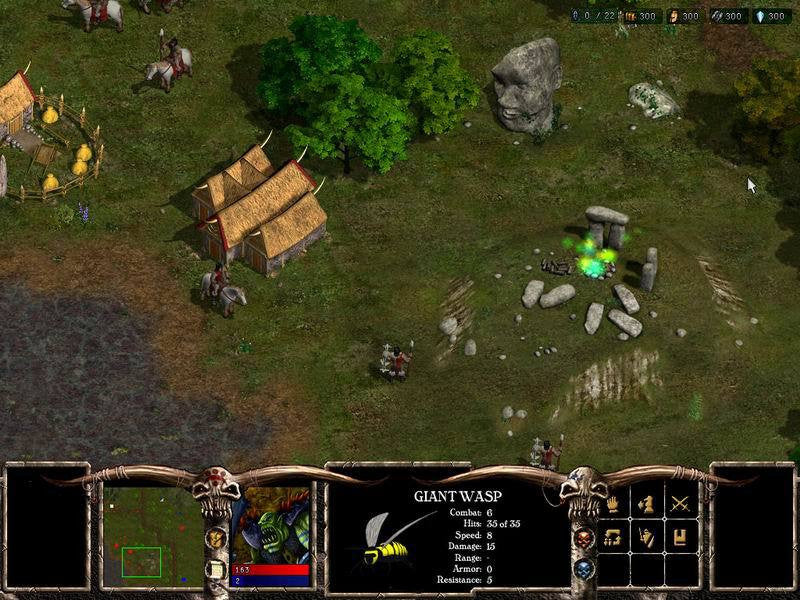
Task: Click the red skull button
Action: point(585,538)
